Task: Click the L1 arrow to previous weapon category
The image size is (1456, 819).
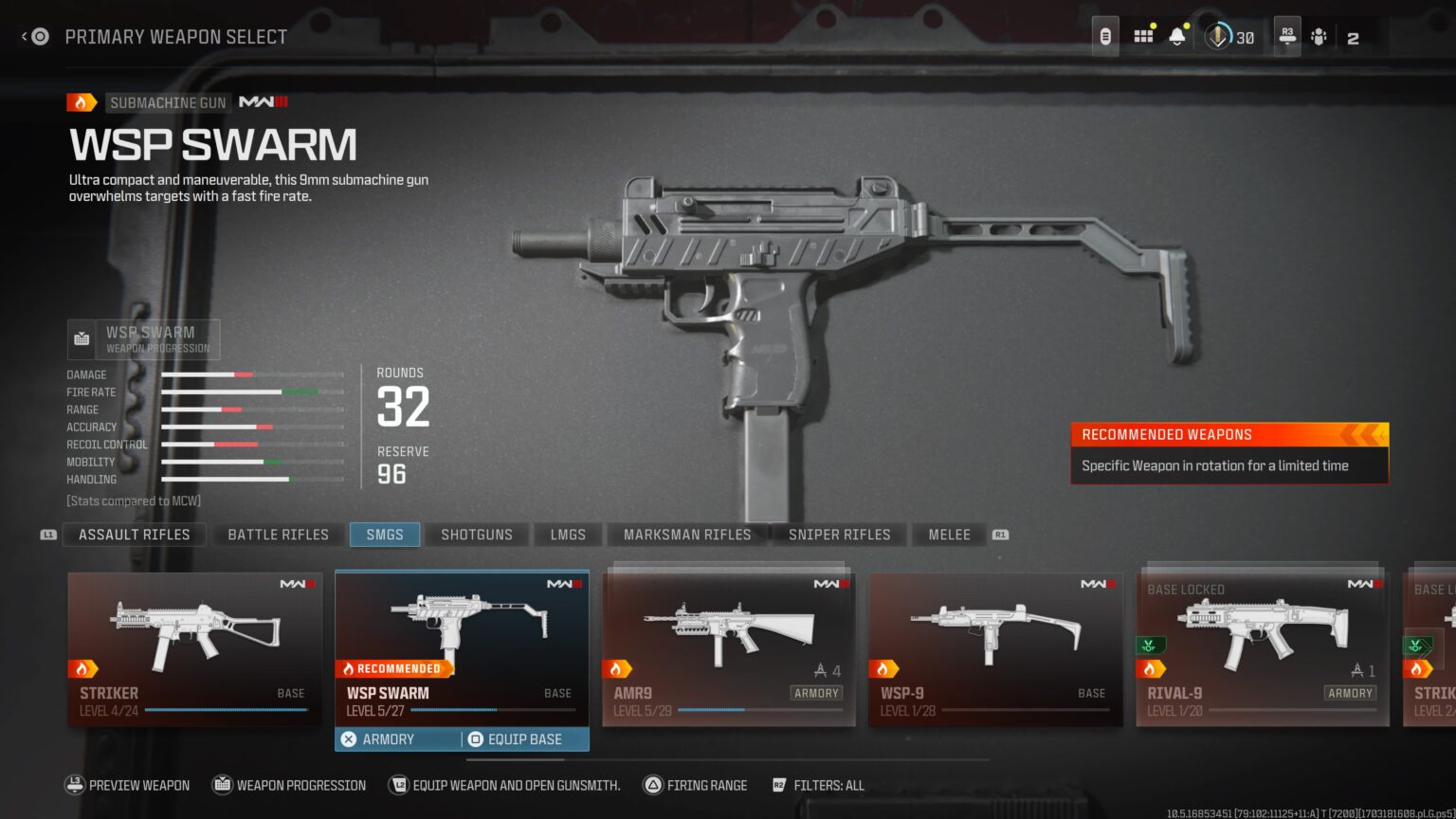Action: [47, 534]
